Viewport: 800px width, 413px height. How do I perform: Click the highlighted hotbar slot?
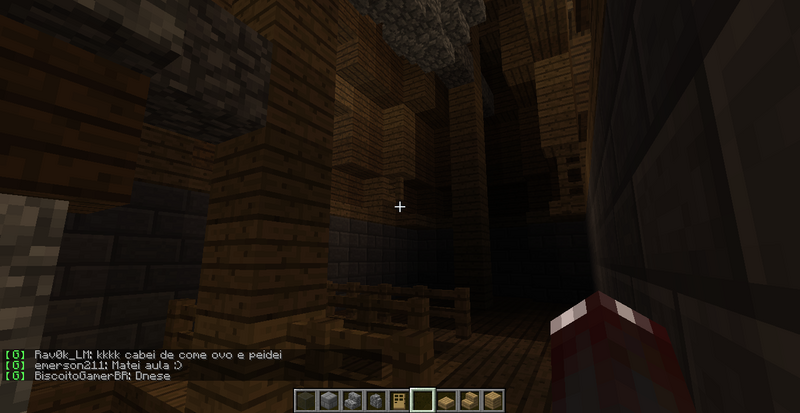coord(423,401)
